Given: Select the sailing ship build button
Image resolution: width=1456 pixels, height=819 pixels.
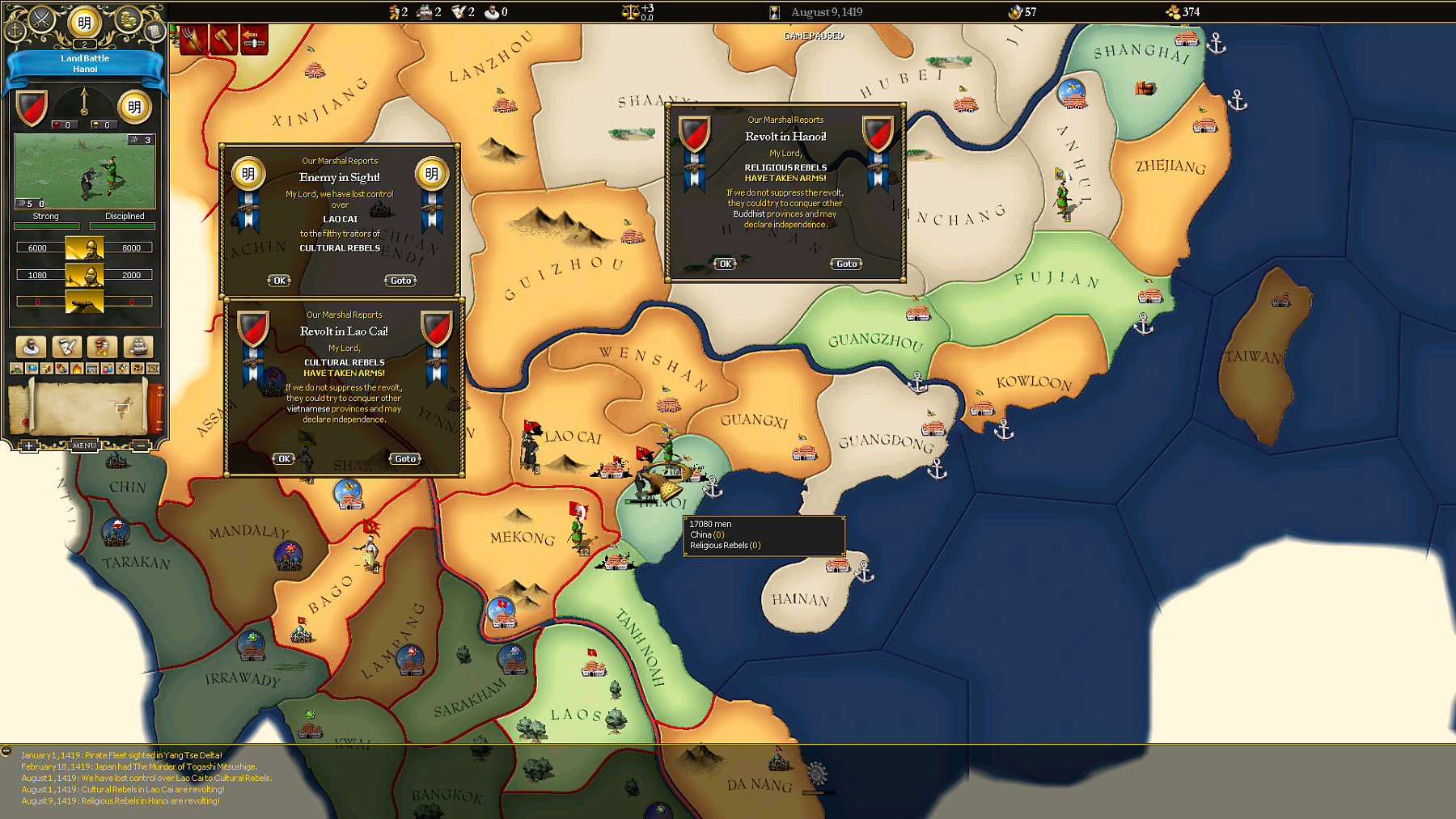Looking at the screenshot, I should pos(138,347).
